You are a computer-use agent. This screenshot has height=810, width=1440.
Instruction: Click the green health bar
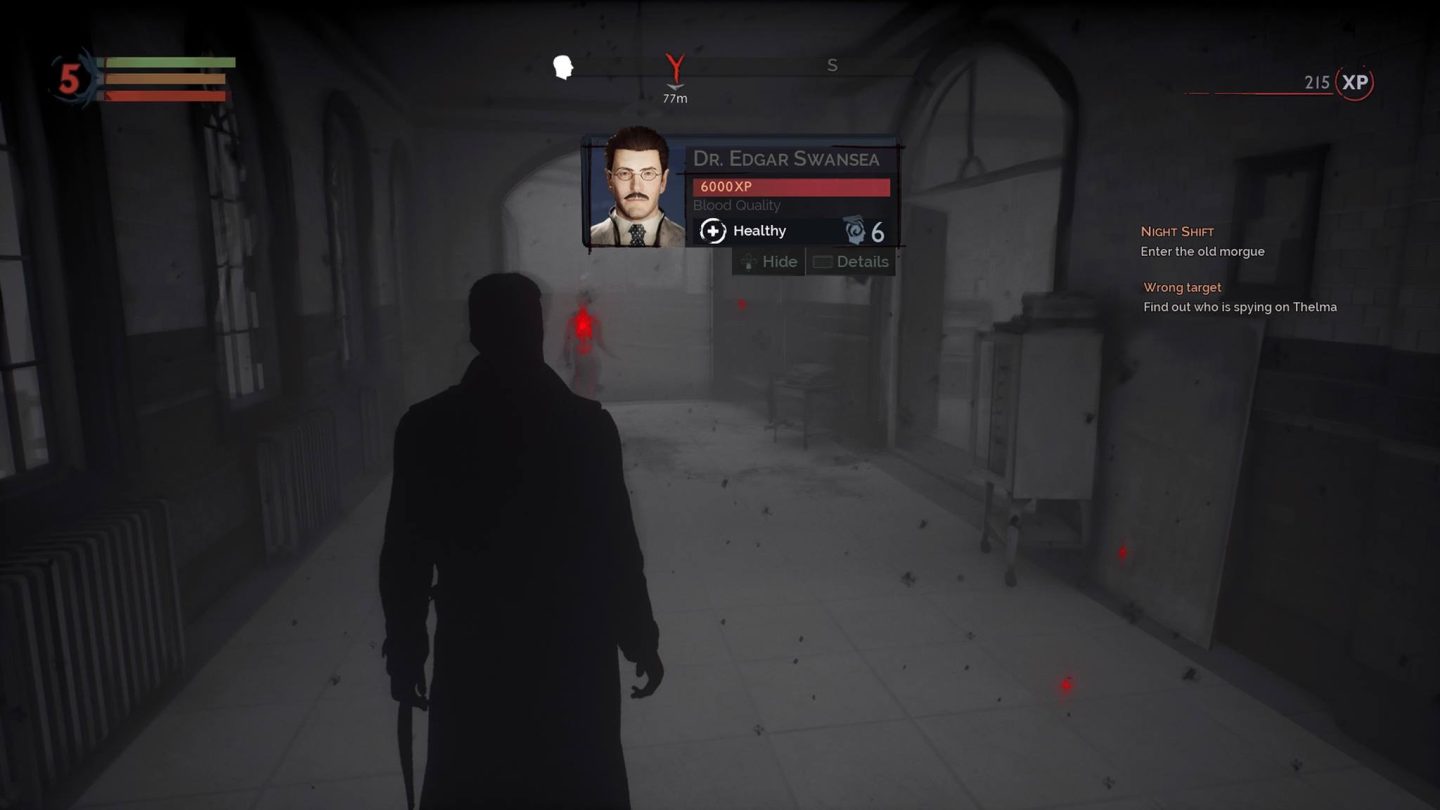pyautogui.click(x=170, y=63)
